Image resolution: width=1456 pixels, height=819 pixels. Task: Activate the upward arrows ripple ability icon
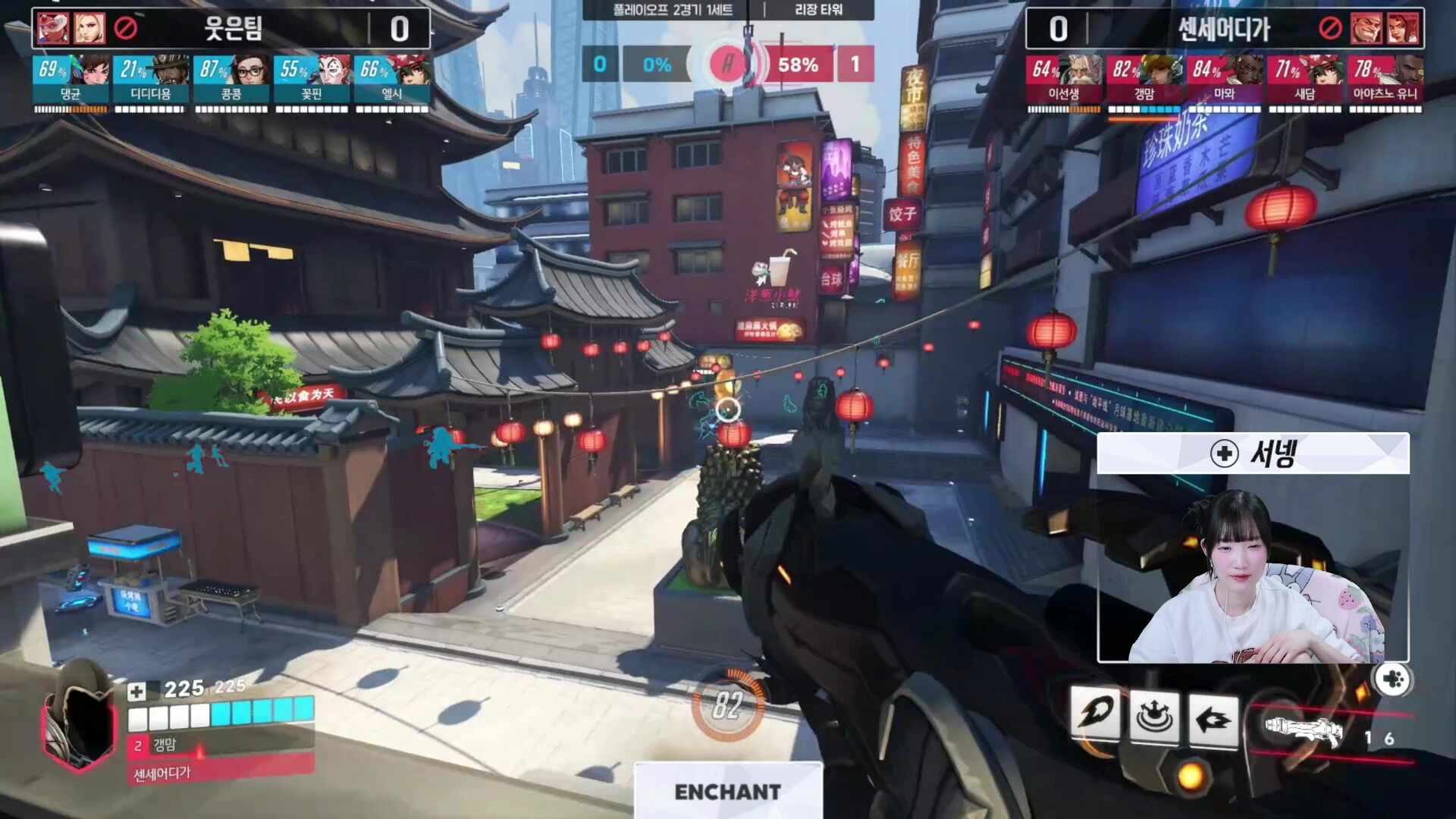coord(1155,716)
